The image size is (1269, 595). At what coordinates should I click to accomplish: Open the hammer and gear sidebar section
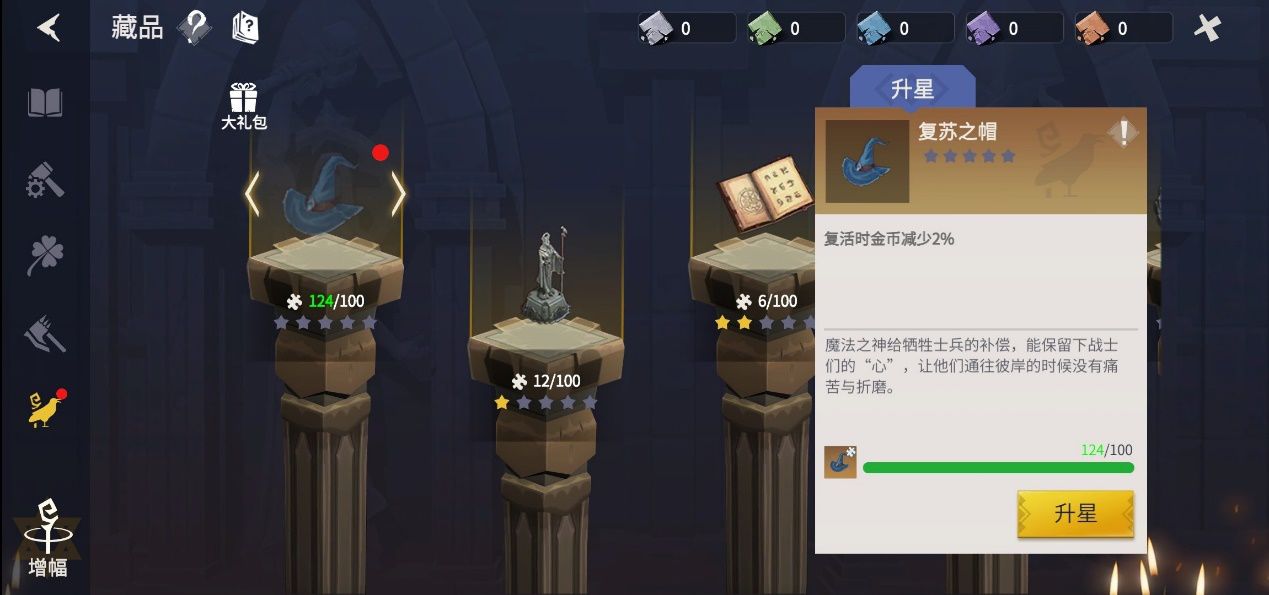point(45,180)
